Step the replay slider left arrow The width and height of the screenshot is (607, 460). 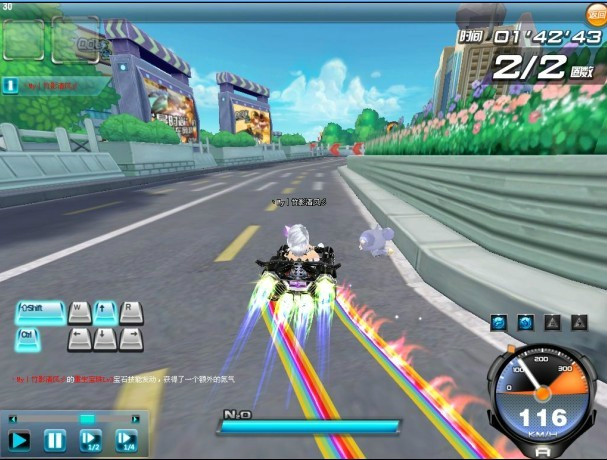coord(12,418)
